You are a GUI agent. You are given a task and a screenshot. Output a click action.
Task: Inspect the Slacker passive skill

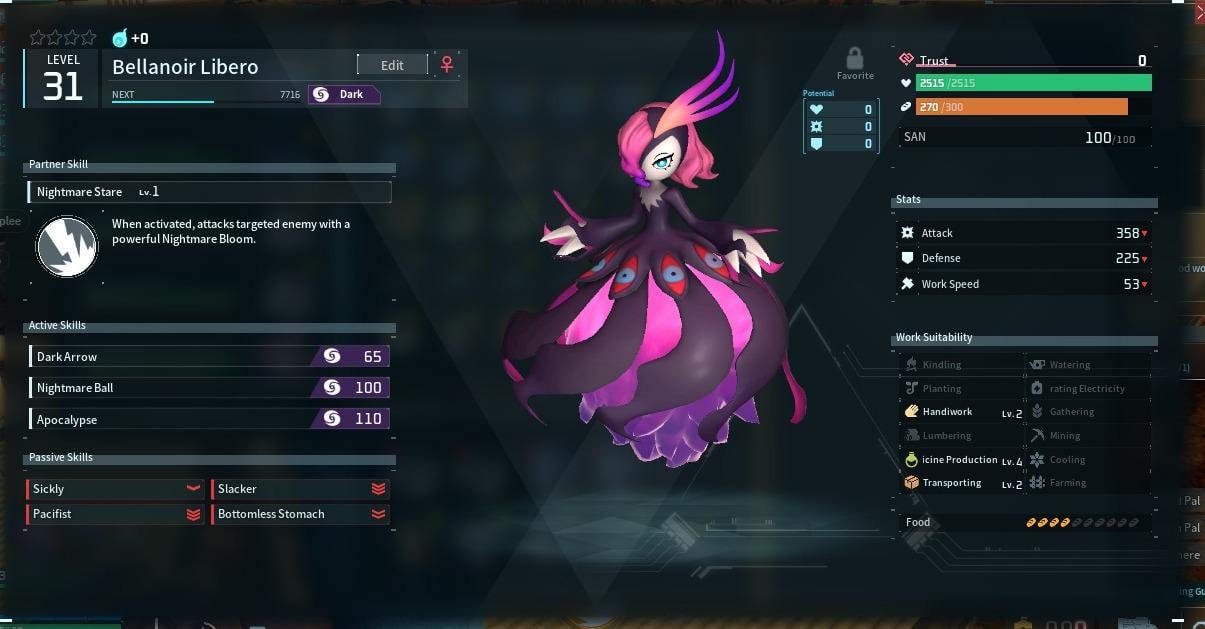[x=300, y=489]
